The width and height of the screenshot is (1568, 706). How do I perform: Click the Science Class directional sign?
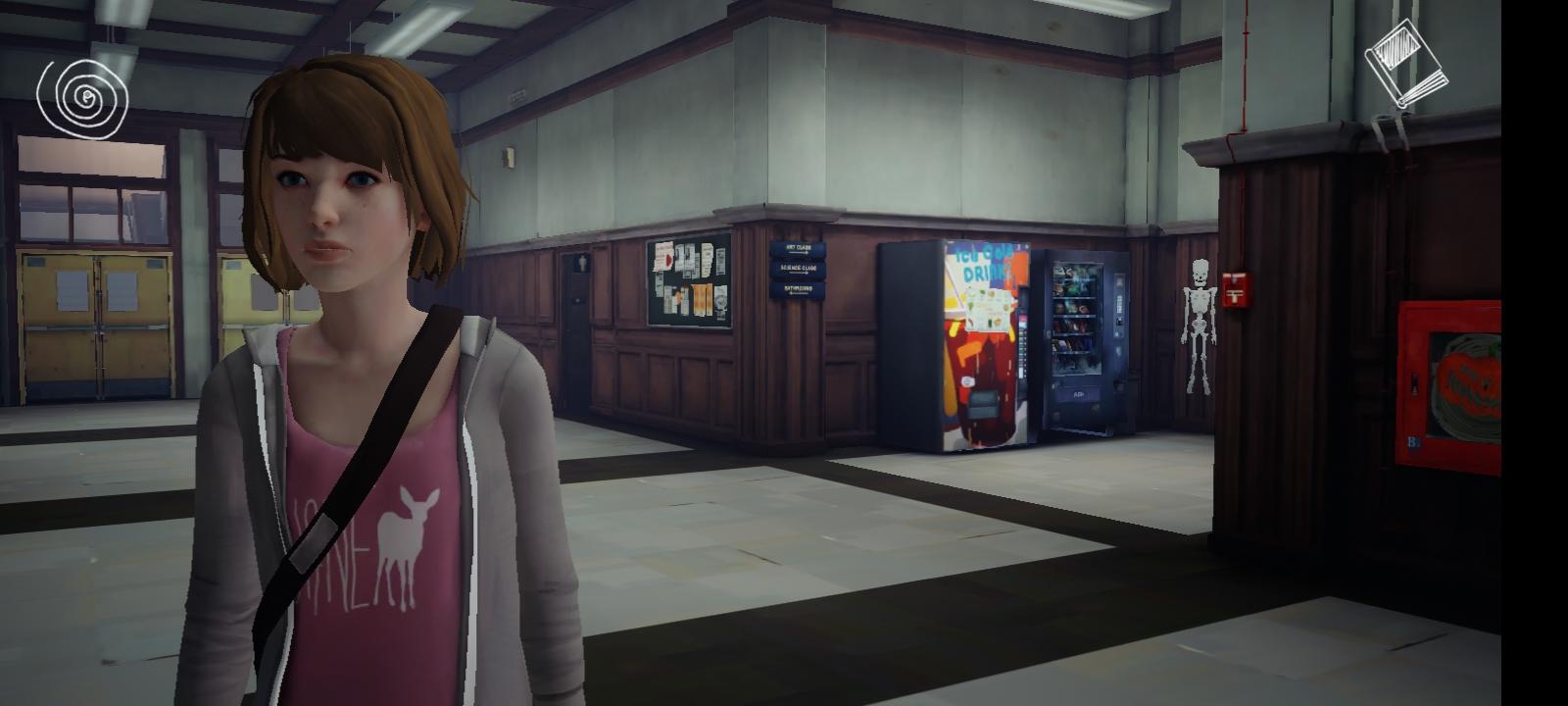tap(799, 269)
